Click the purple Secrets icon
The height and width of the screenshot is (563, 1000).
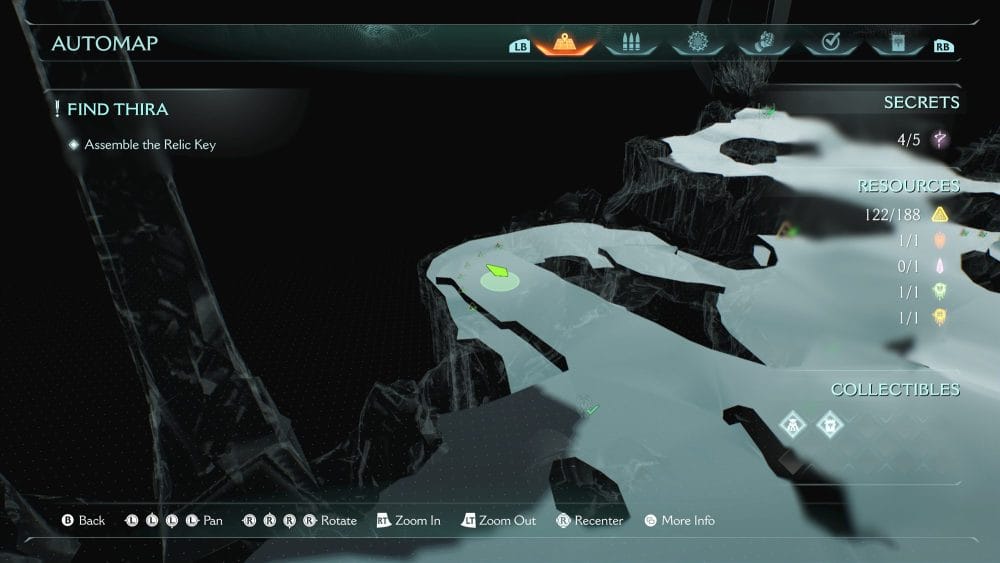[939, 140]
